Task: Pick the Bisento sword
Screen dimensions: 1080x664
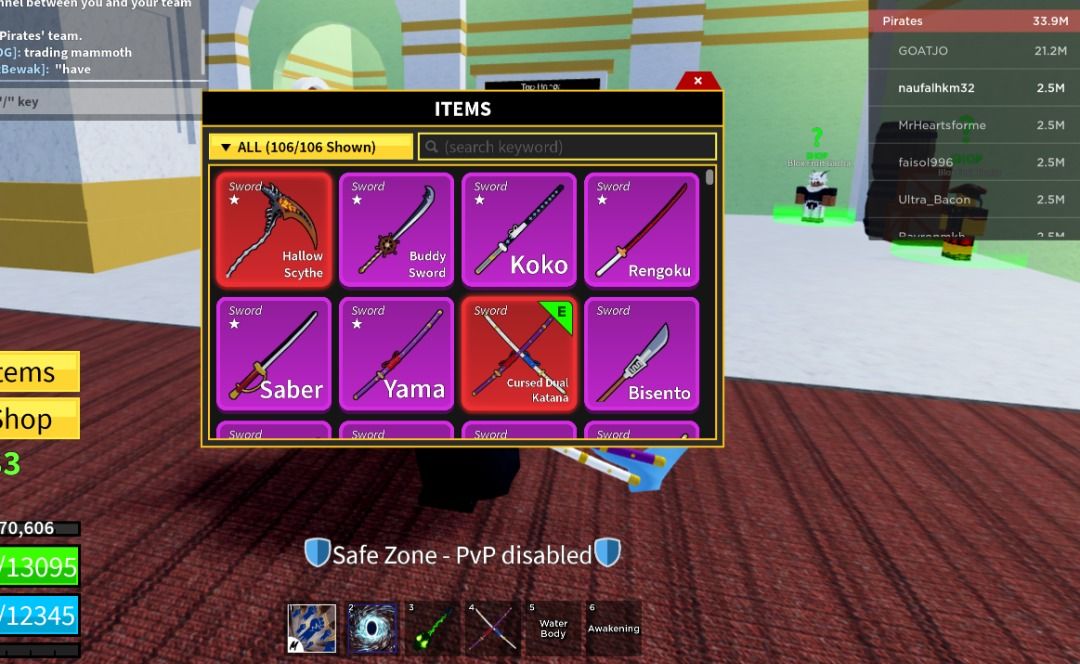Action: tap(642, 354)
